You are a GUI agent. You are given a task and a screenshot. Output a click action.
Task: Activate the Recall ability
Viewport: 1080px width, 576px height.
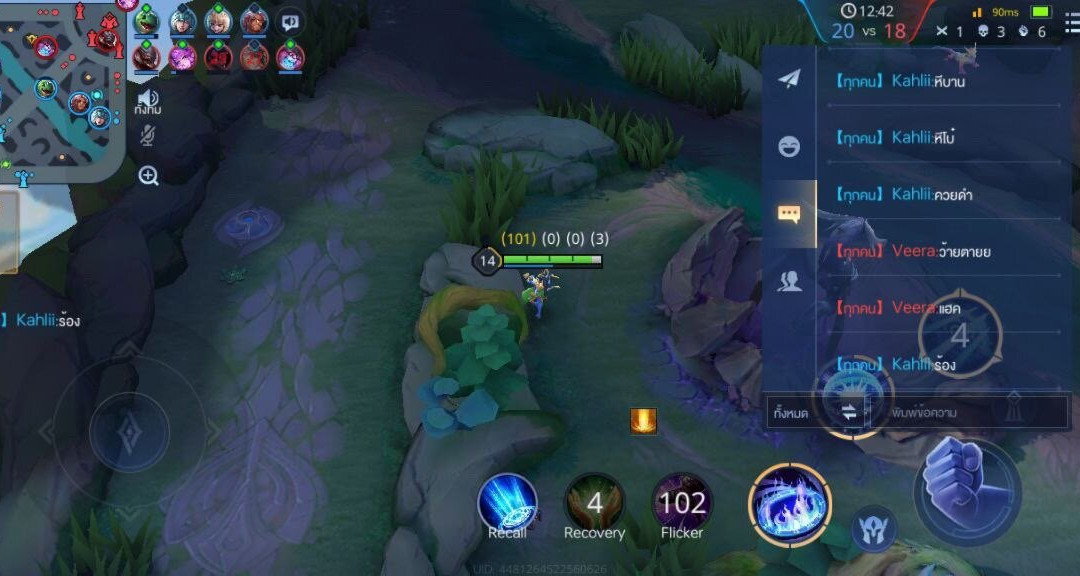(507, 502)
